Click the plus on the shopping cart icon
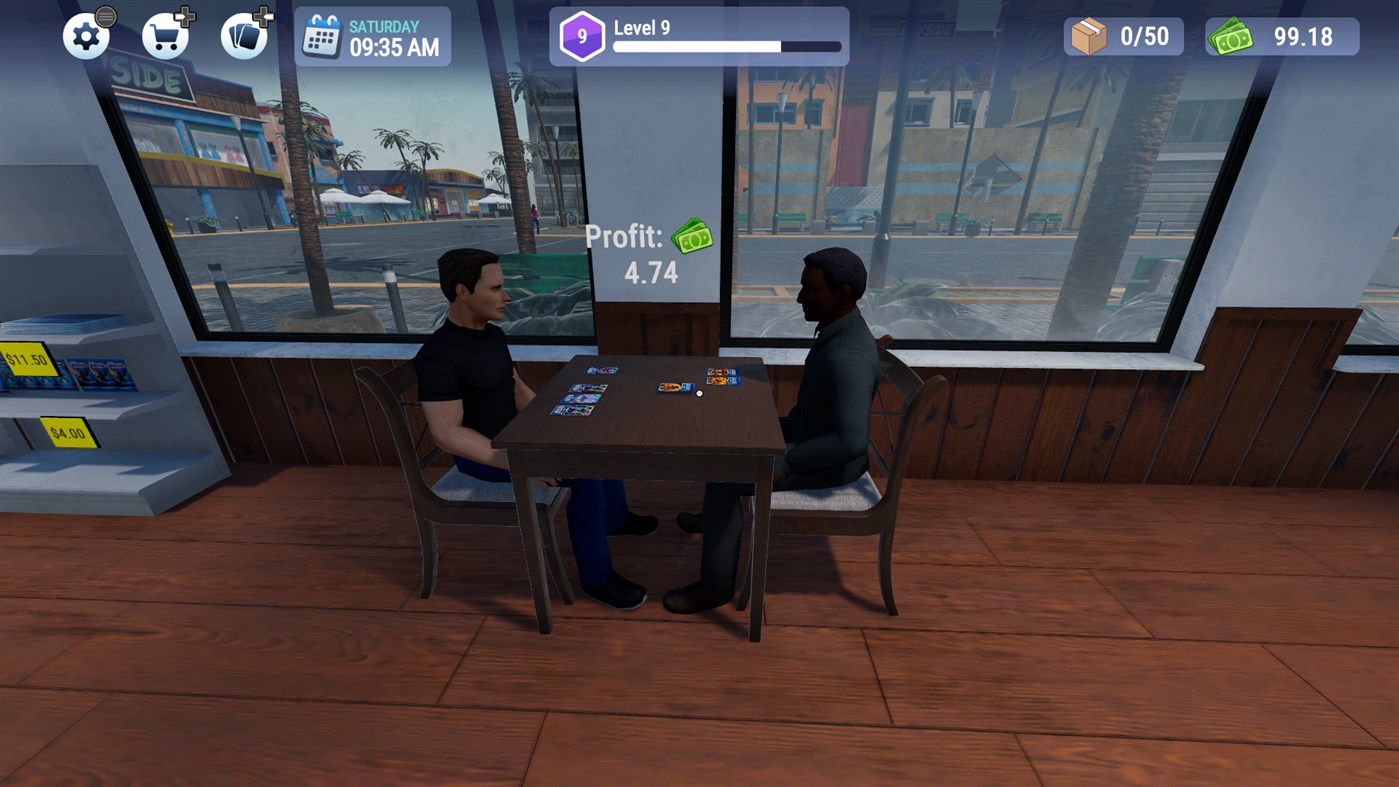This screenshot has height=787, width=1399. pyautogui.click(x=184, y=16)
